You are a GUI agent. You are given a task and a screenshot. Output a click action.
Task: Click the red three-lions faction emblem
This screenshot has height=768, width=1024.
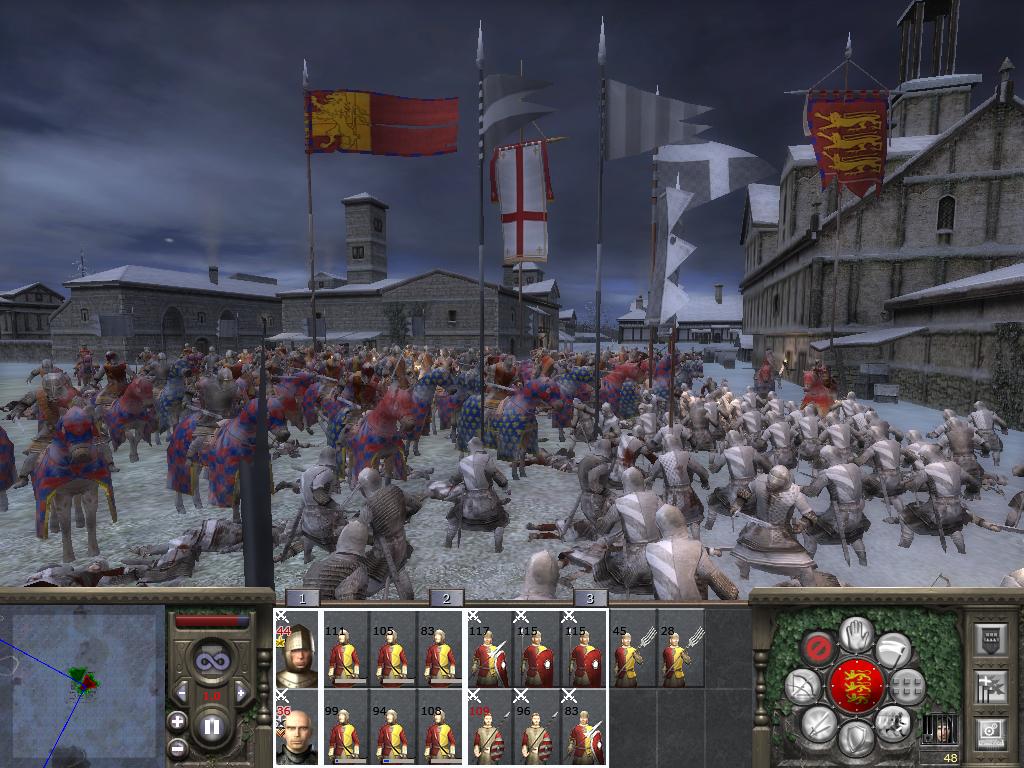[x=855, y=686]
